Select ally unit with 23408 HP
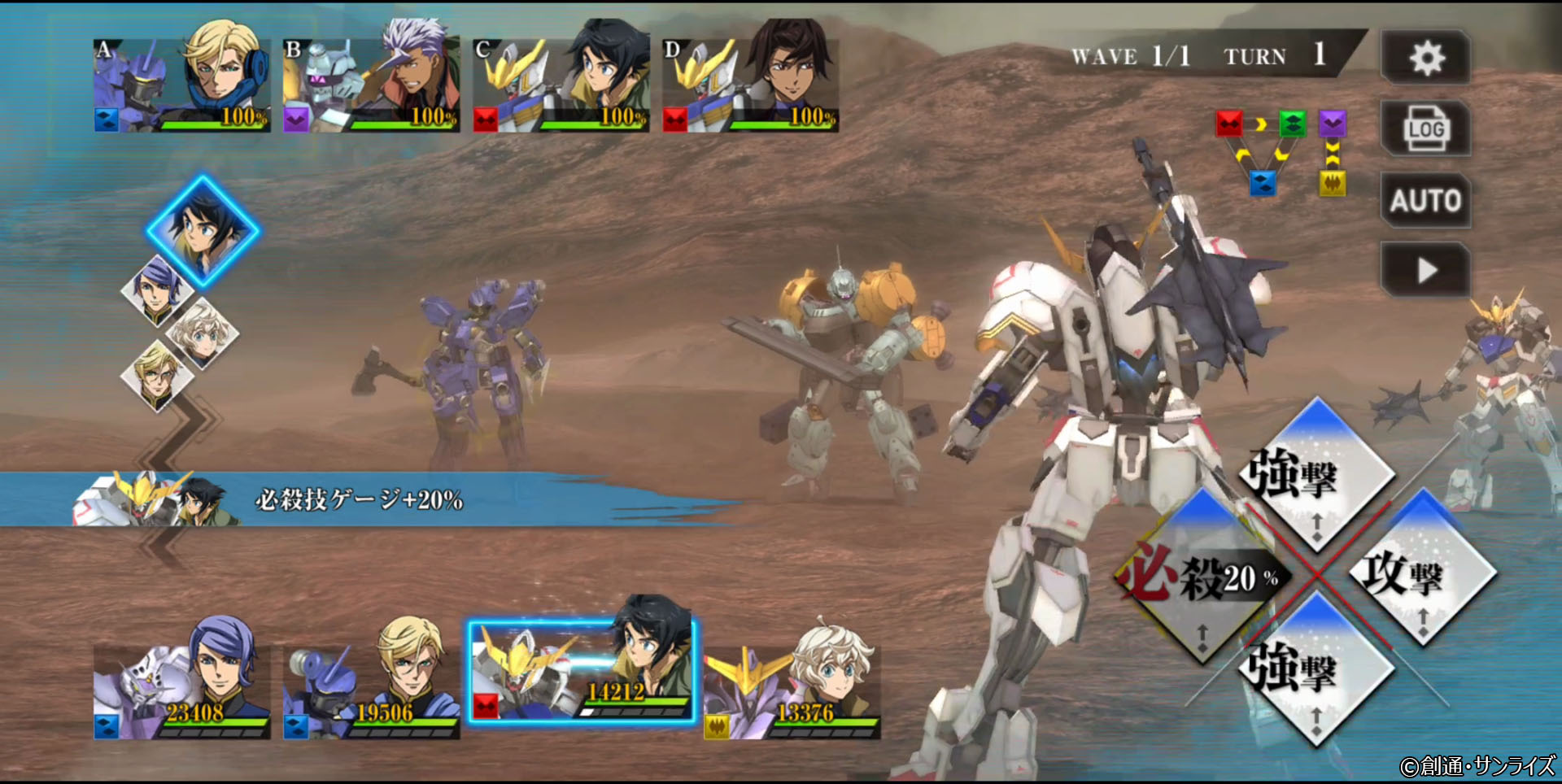The width and height of the screenshot is (1562, 784). tap(181, 689)
